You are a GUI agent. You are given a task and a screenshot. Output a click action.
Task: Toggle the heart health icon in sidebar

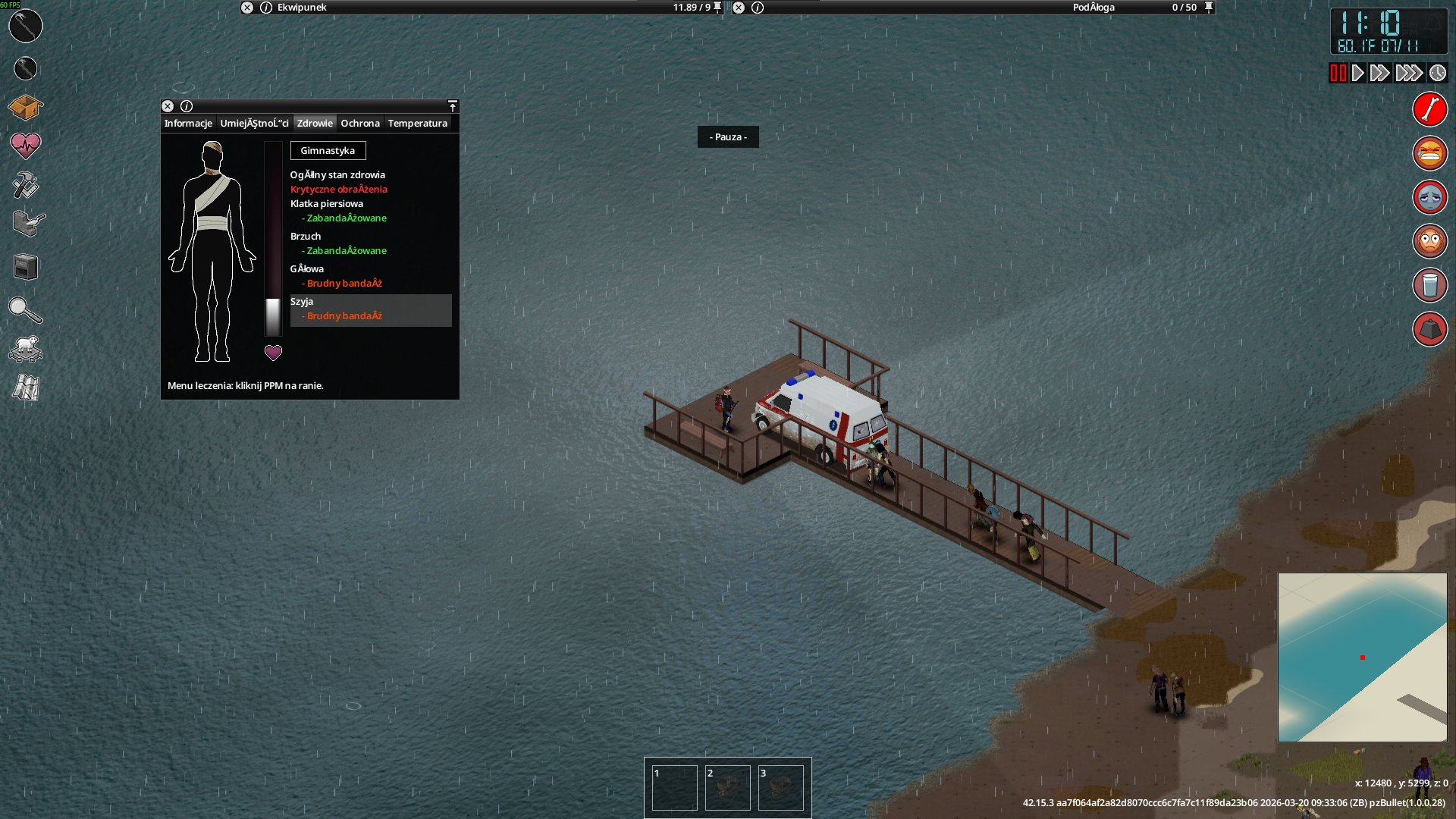click(x=25, y=145)
